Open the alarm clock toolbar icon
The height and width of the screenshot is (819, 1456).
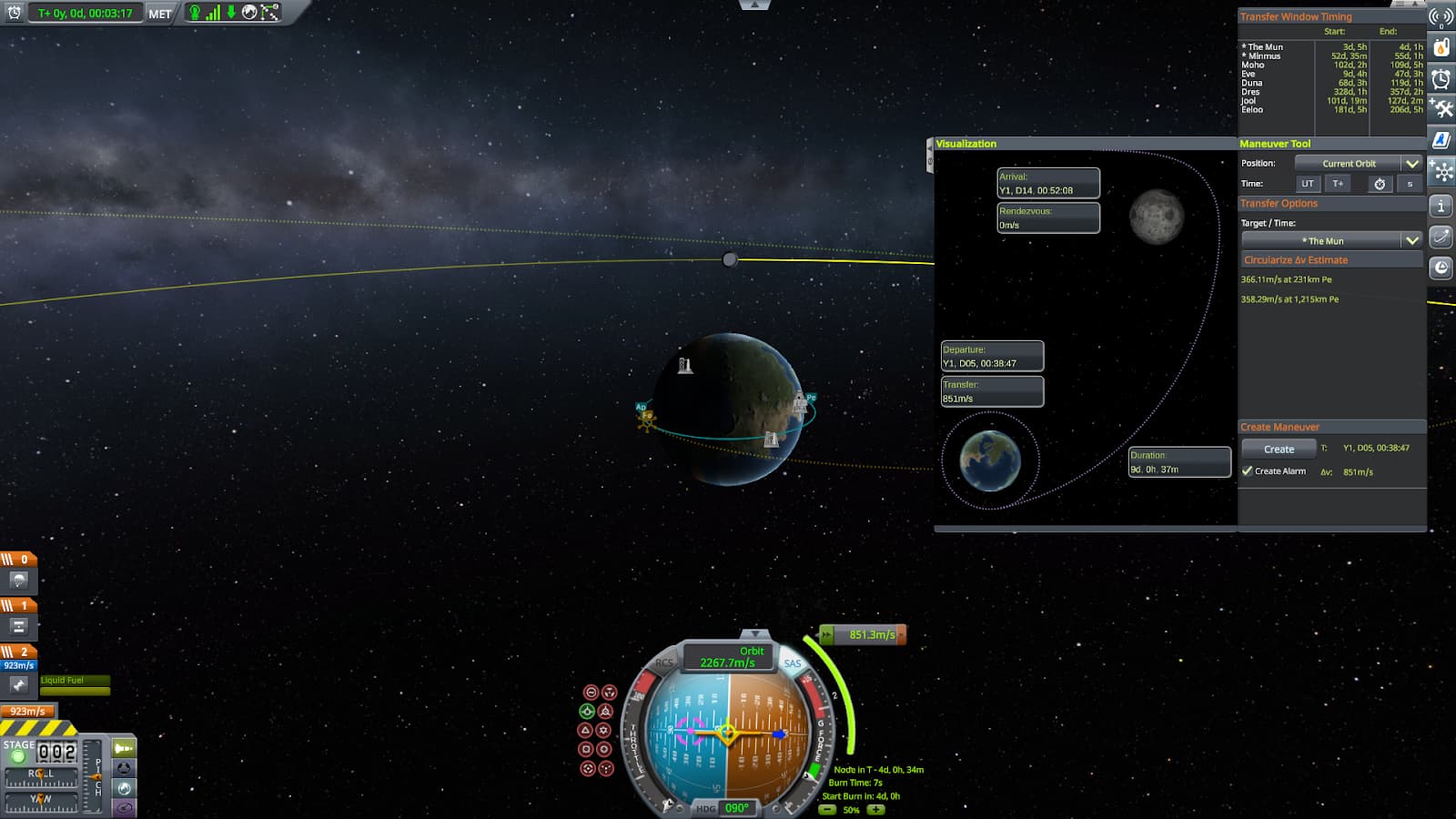(1441, 79)
